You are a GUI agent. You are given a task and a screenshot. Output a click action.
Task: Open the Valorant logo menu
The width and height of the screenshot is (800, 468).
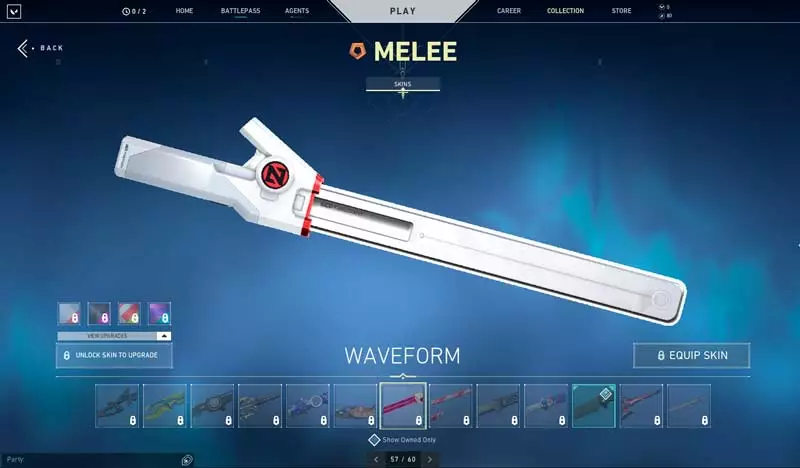point(15,11)
